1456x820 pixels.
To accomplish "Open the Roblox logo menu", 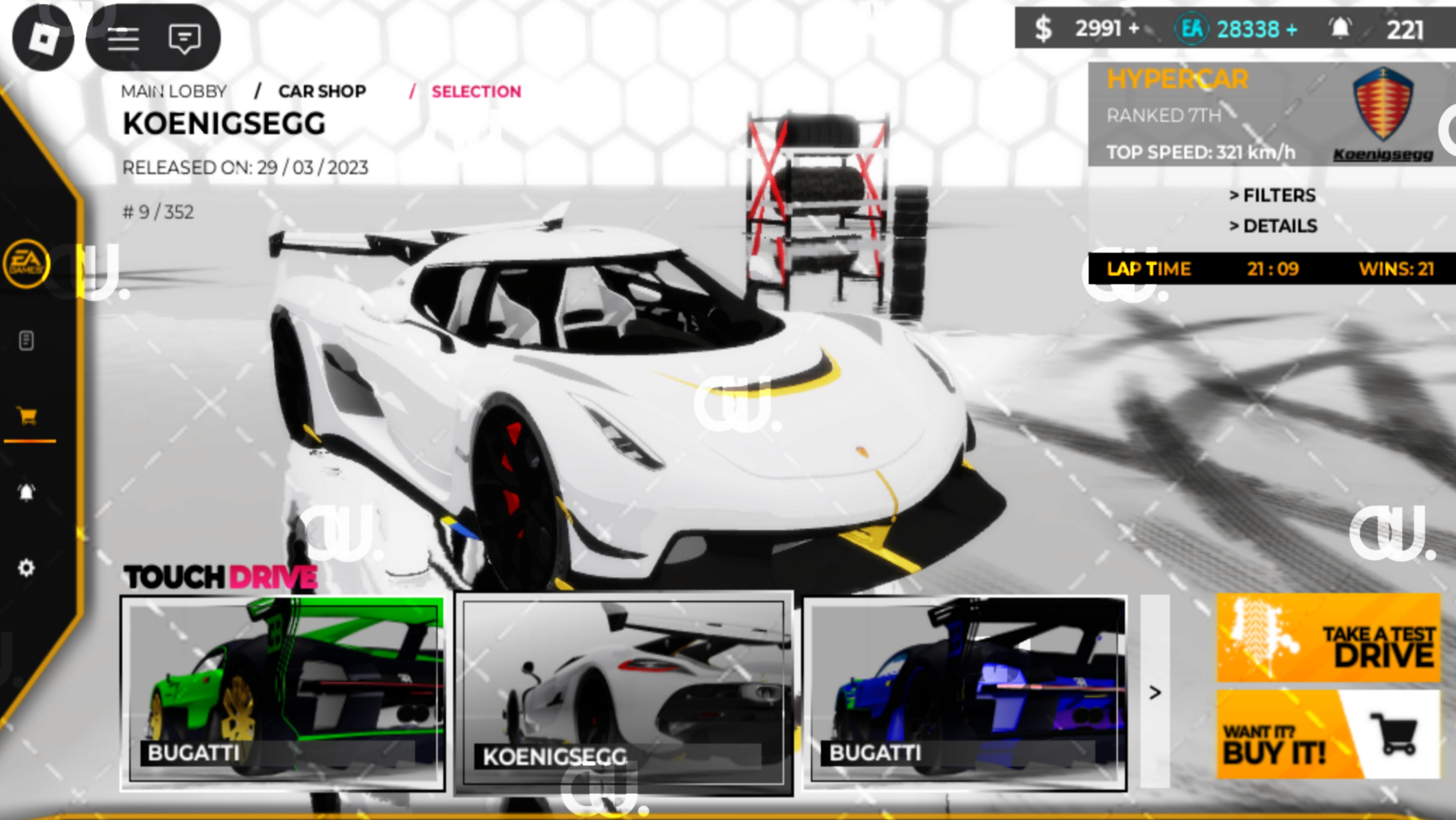I will click(x=43, y=38).
